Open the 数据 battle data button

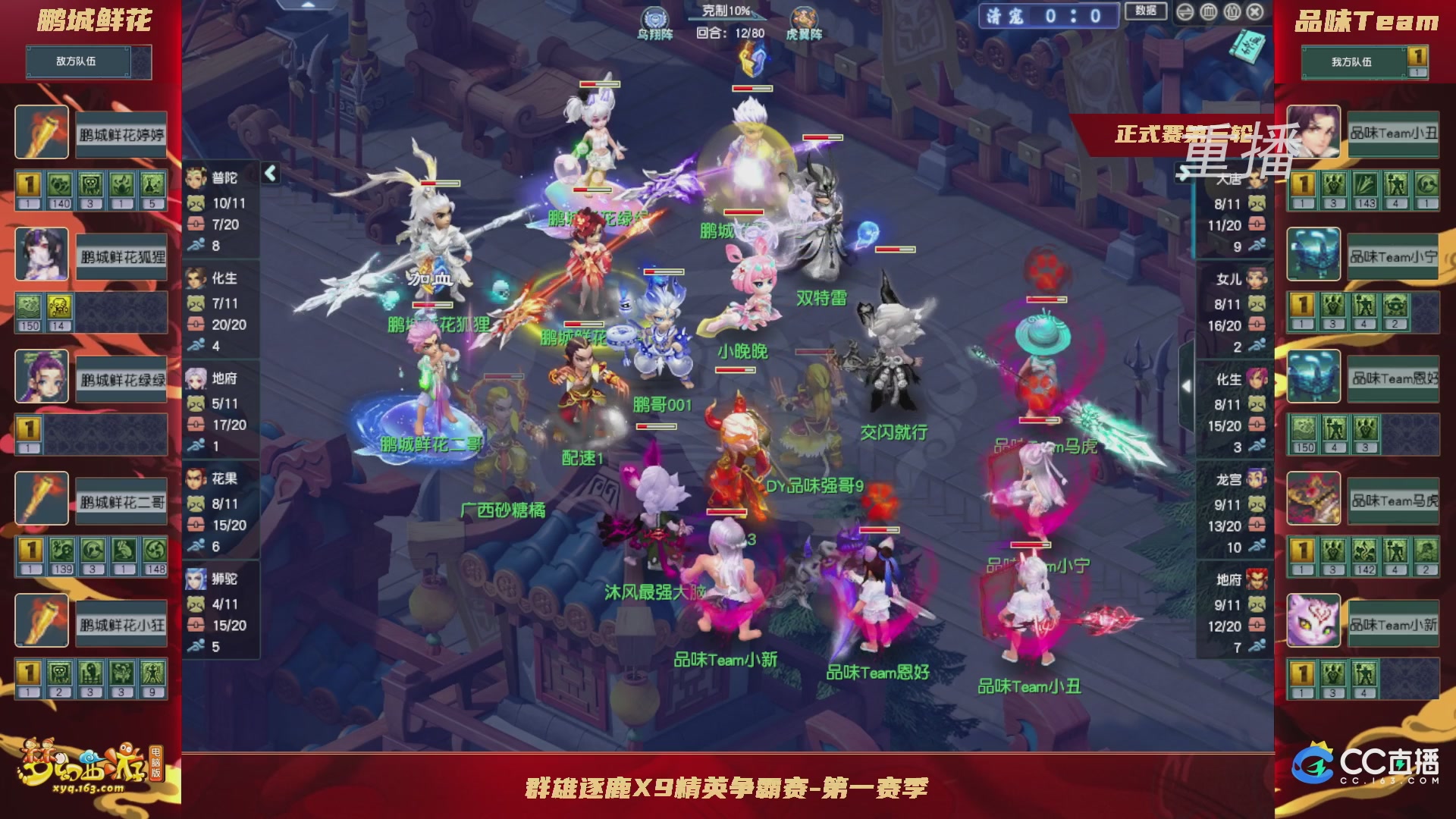coord(1147,13)
